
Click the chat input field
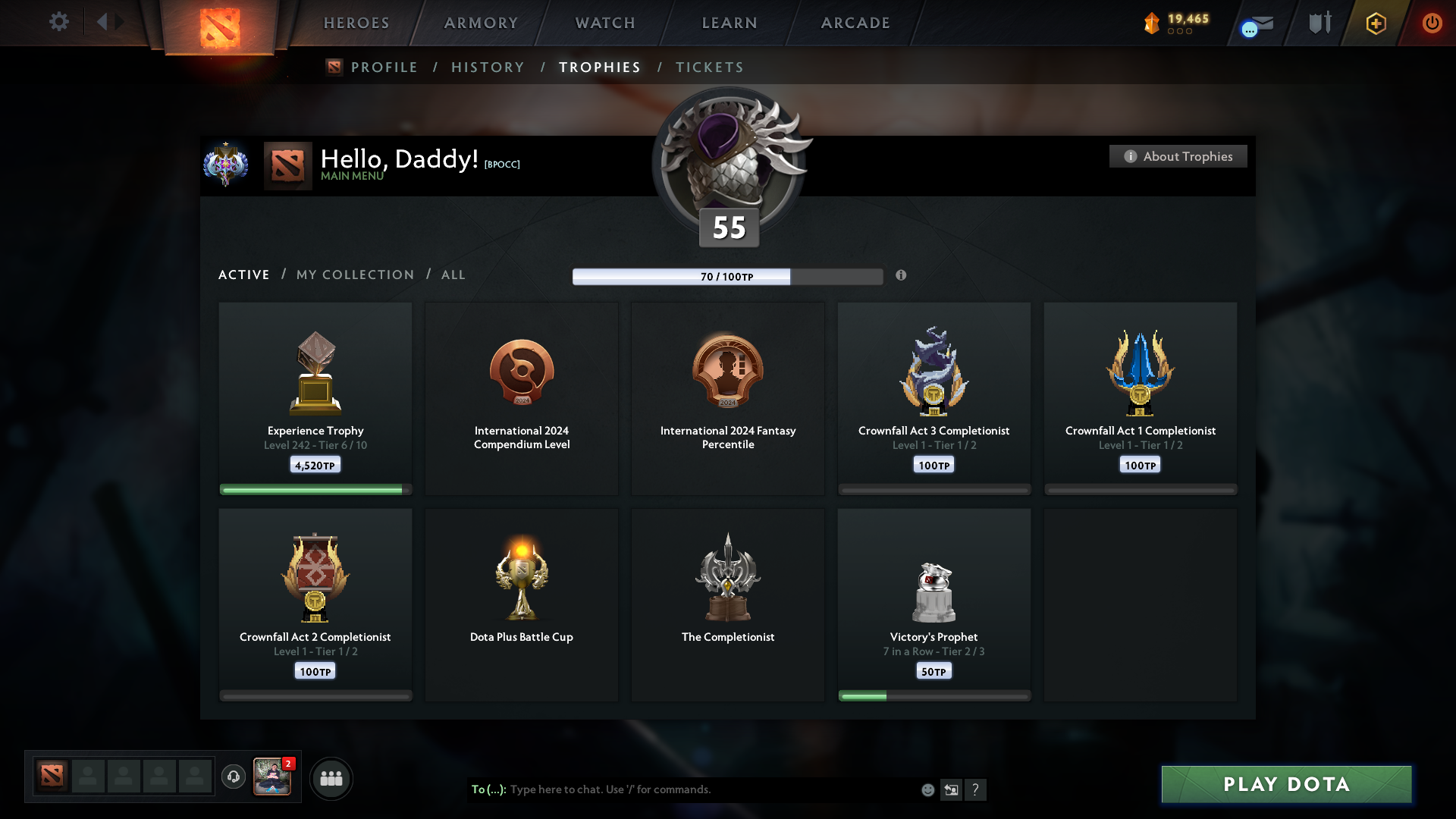pyautogui.click(x=682, y=789)
